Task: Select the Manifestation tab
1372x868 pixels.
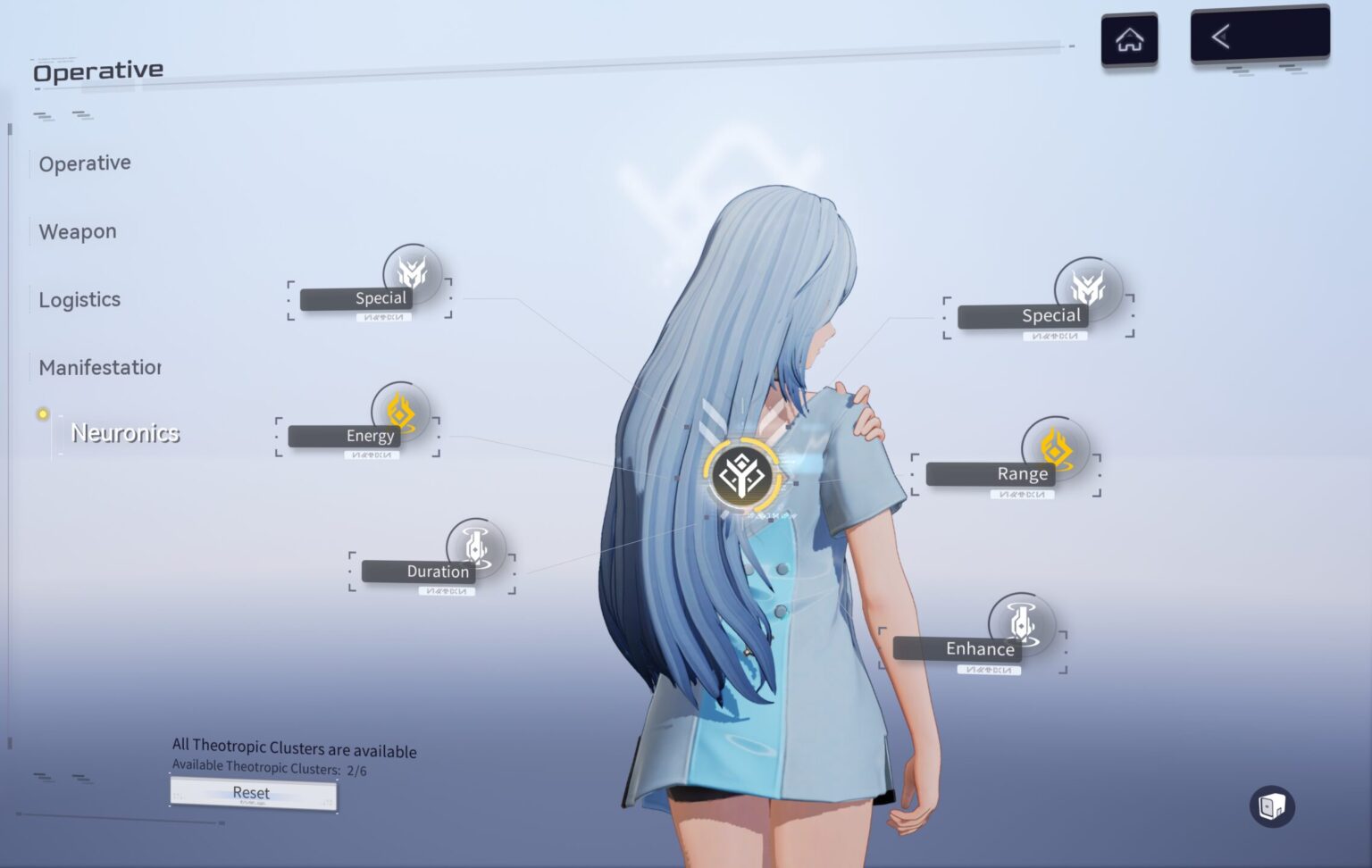Action: (x=99, y=367)
